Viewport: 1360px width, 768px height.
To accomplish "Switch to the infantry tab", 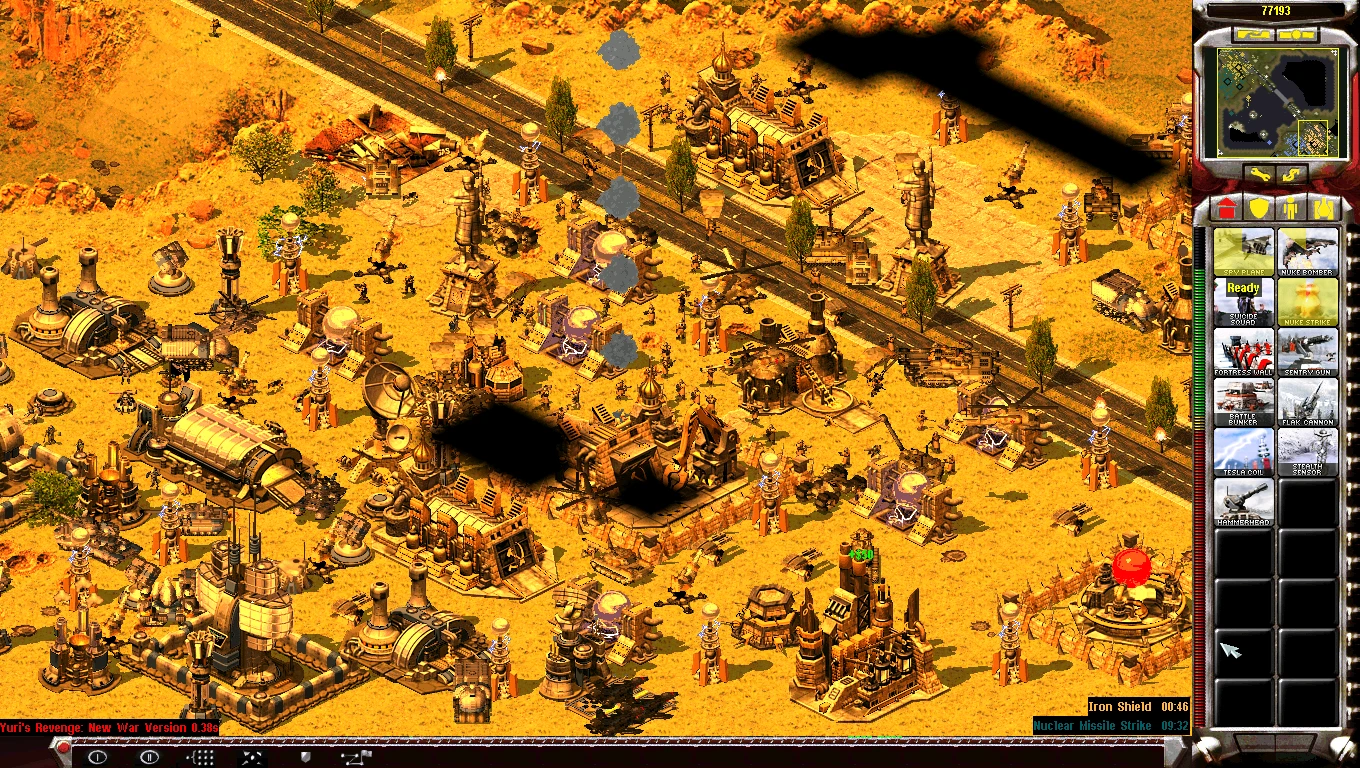I will click(1290, 208).
